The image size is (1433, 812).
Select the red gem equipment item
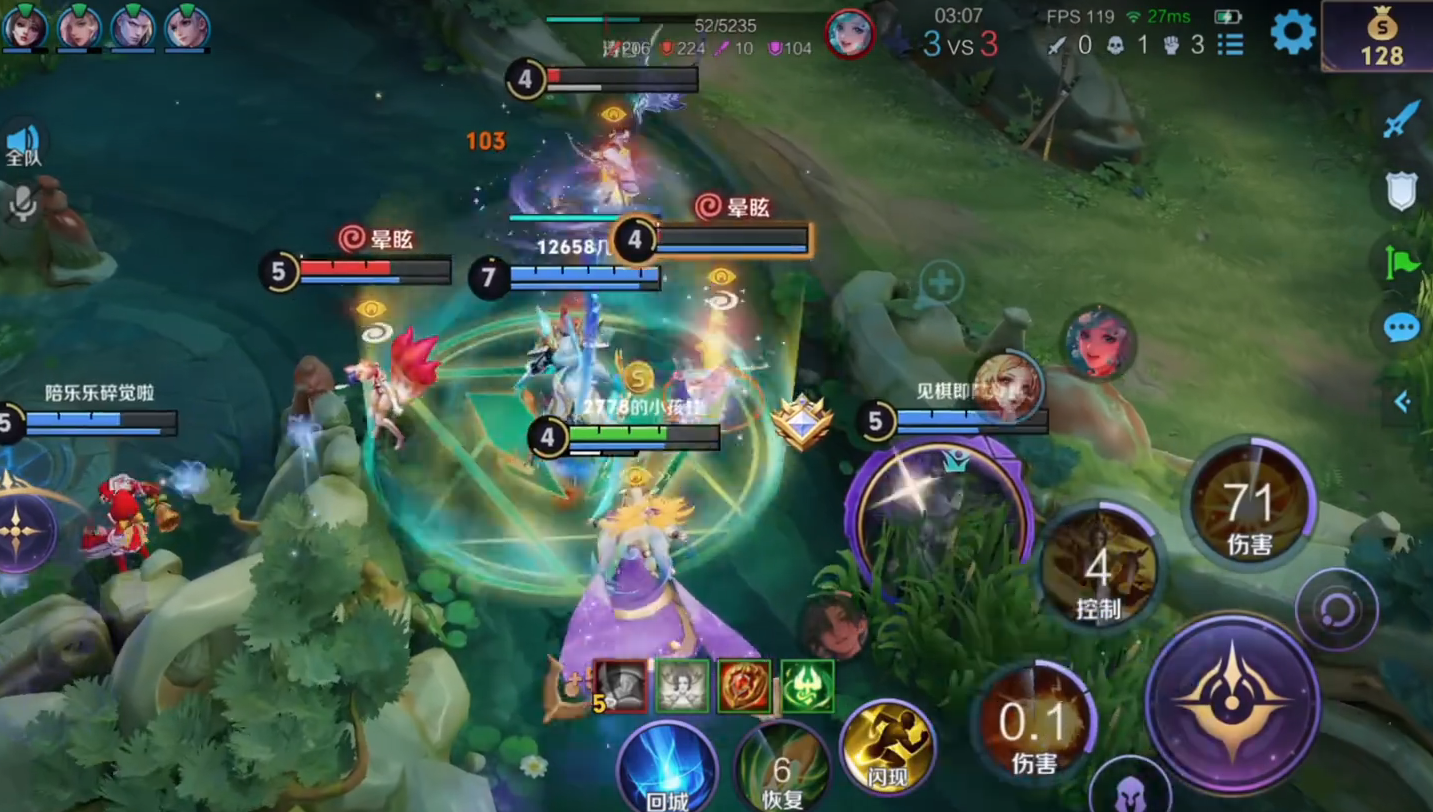(745, 686)
